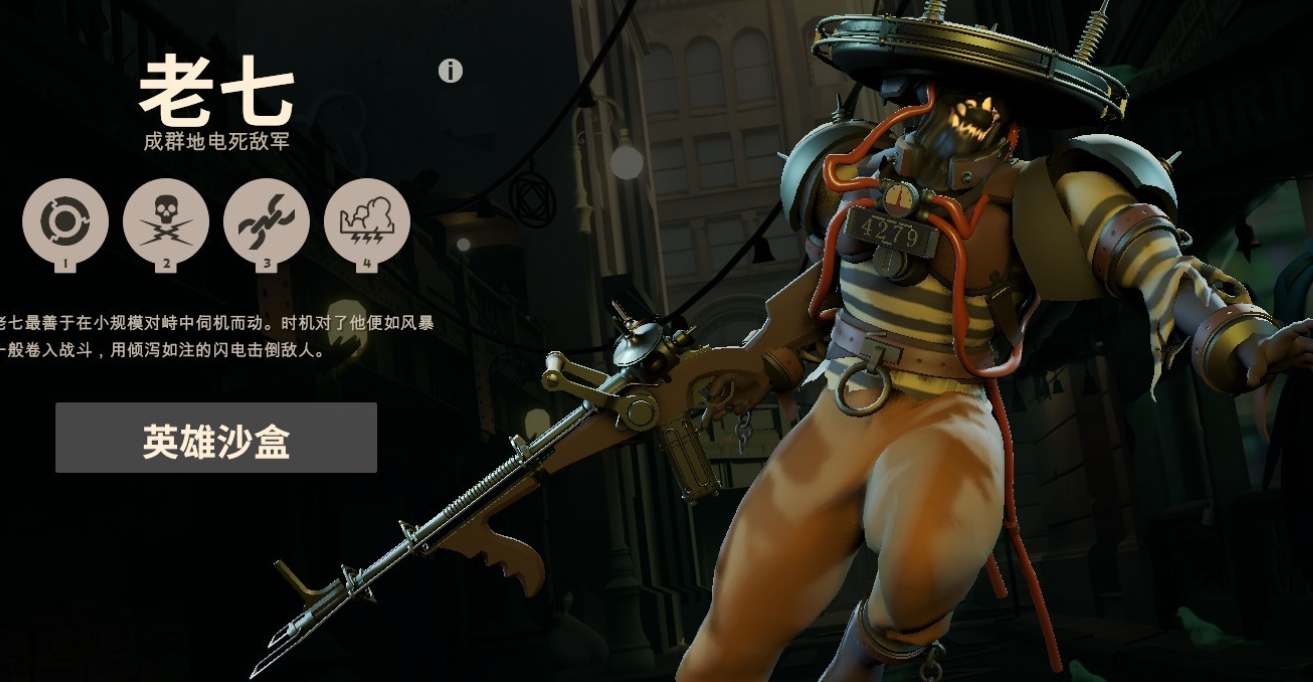Inspect ability 4 storm cloud icon

pos(367,222)
